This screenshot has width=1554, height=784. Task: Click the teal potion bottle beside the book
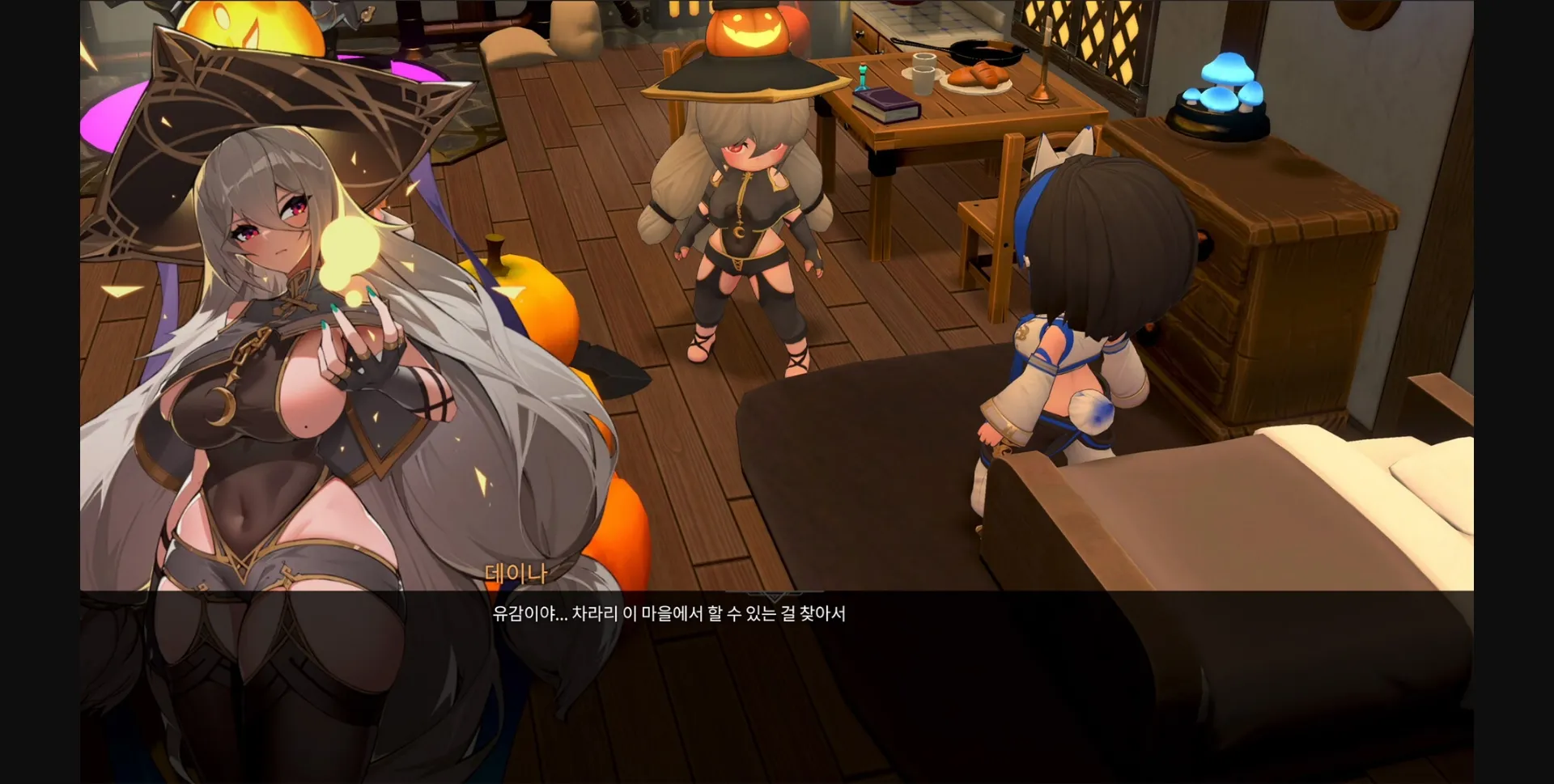(863, 75)
